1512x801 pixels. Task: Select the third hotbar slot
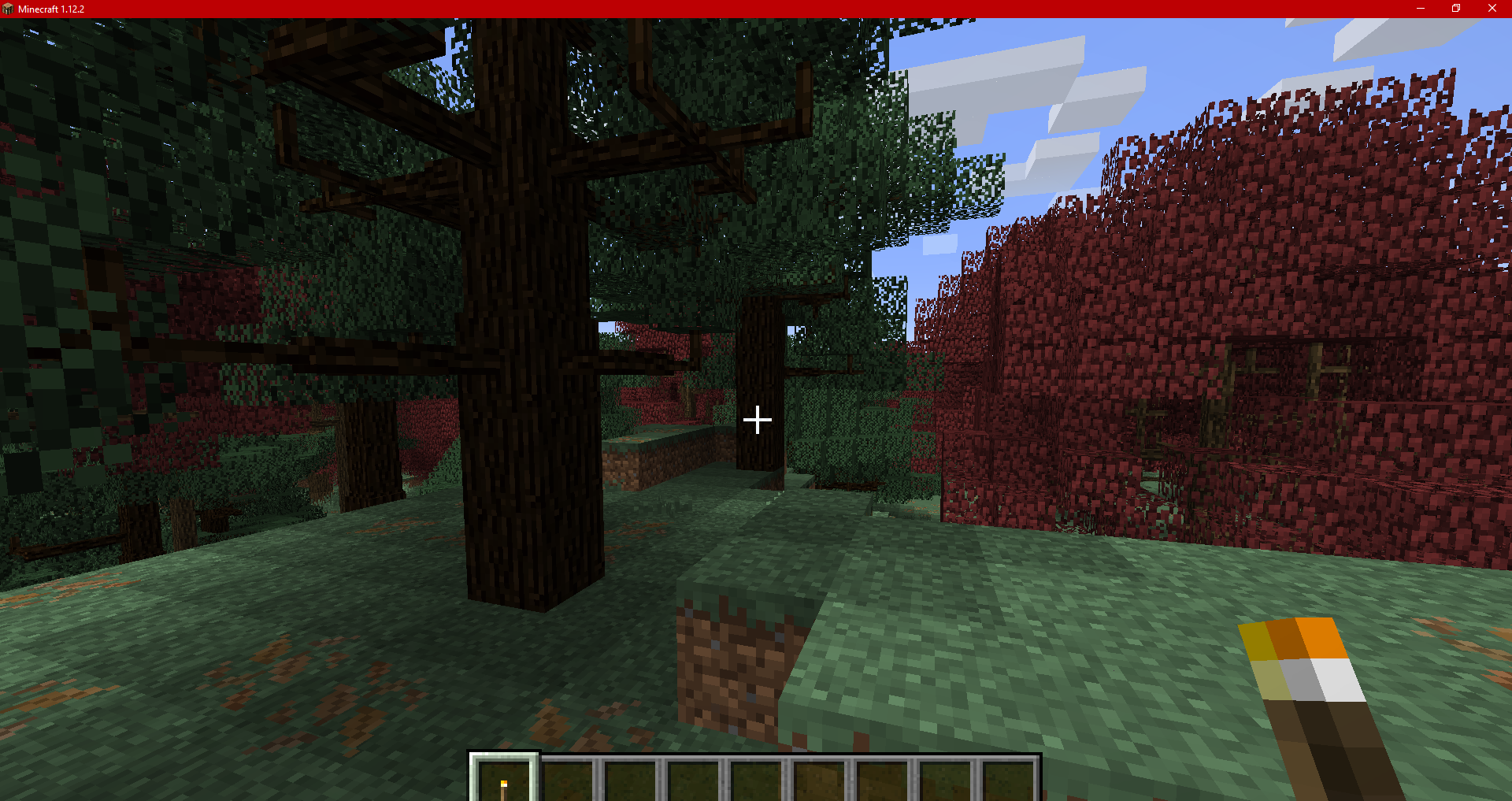pos(631,780)
